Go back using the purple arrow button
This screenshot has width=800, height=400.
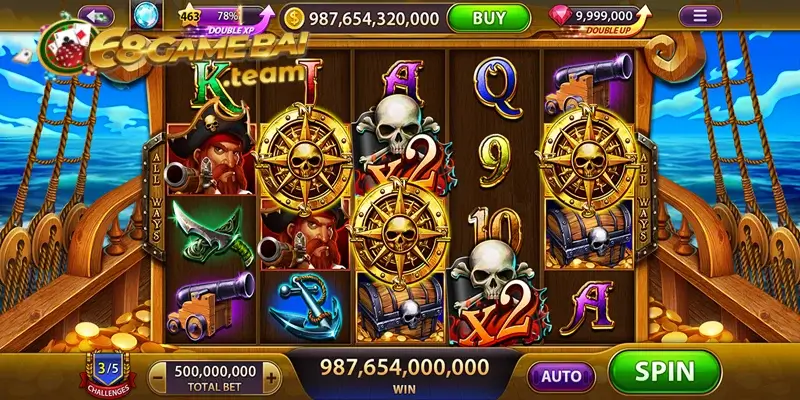(96, 16)
